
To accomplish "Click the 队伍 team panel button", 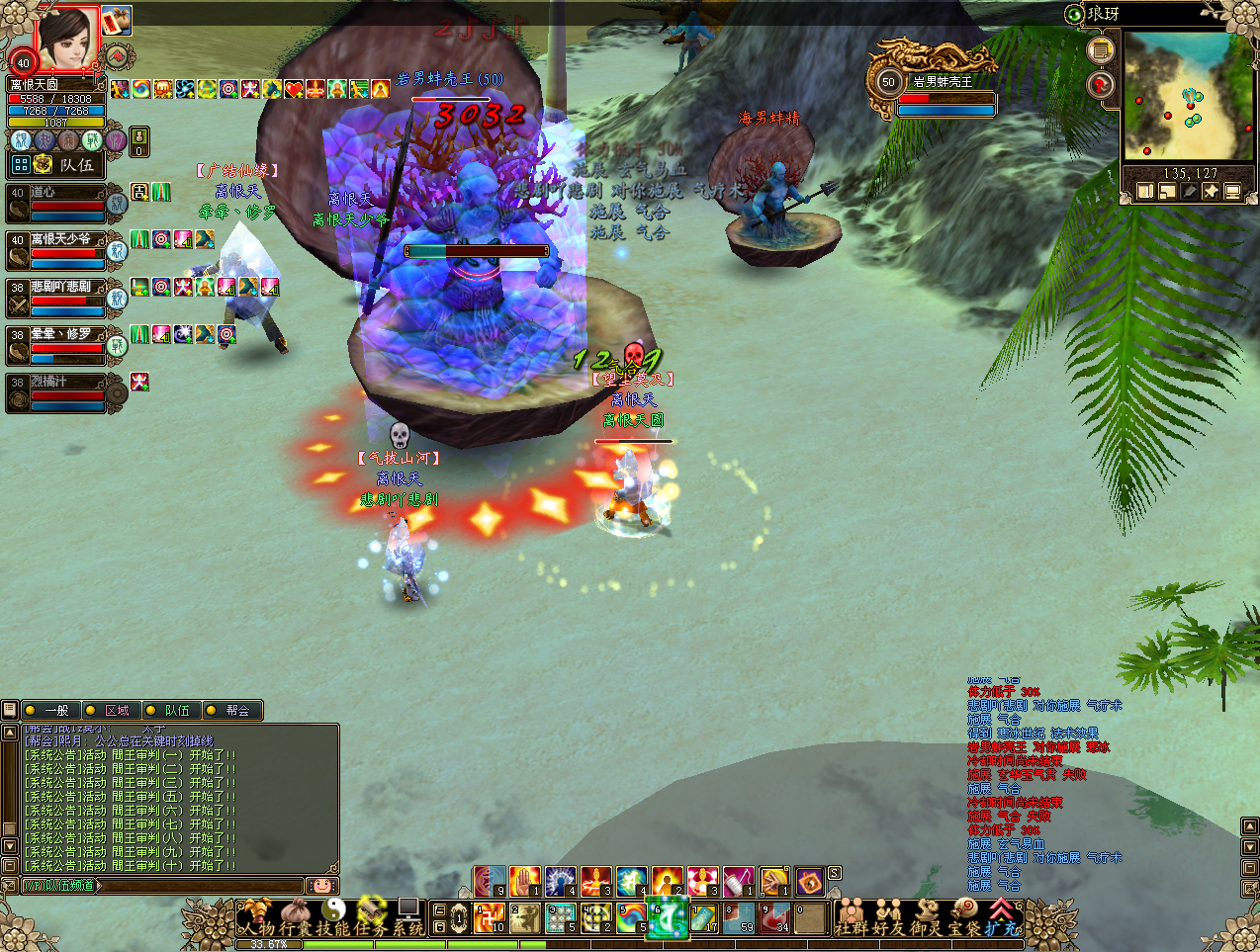I will [65, 164].
